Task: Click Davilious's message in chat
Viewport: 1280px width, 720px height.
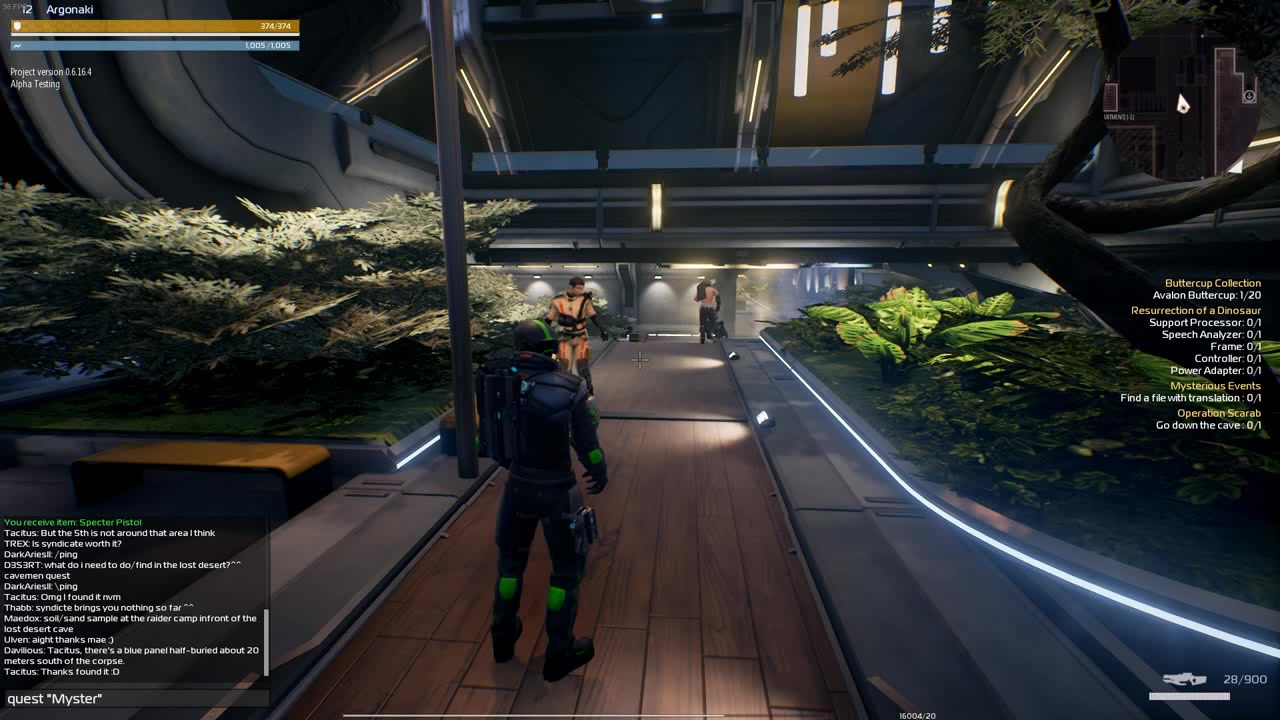Action: 131,655
